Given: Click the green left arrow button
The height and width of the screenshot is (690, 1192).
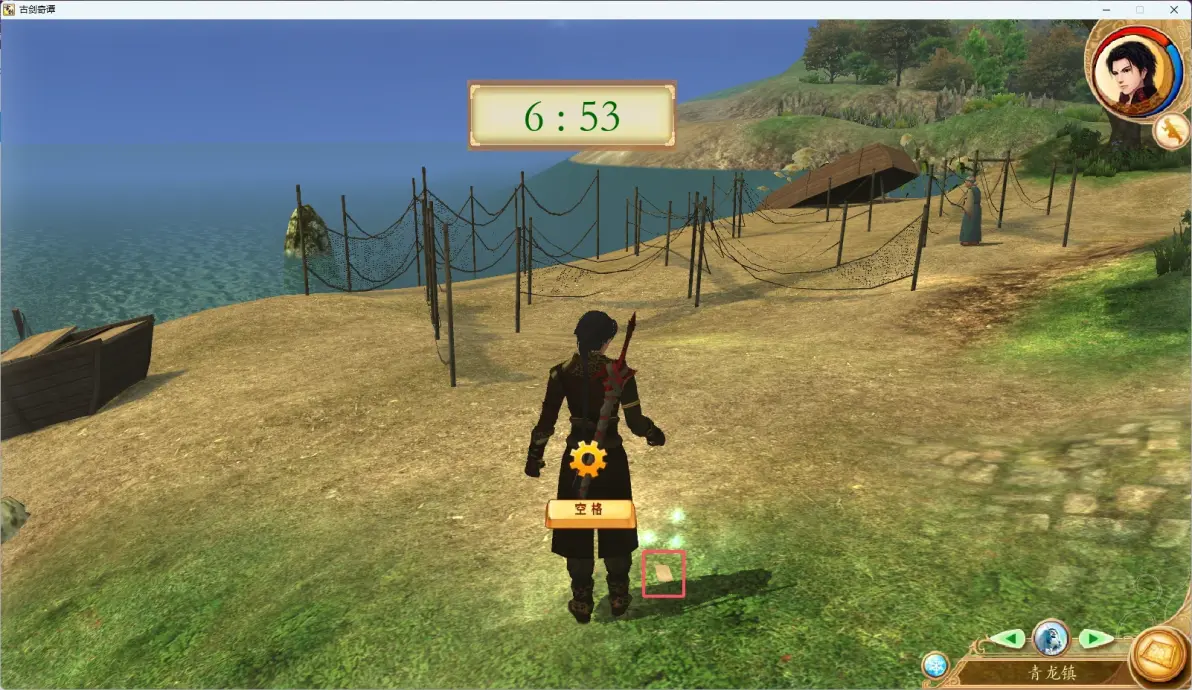Looking at the screenshot, I should point(1008,638).
